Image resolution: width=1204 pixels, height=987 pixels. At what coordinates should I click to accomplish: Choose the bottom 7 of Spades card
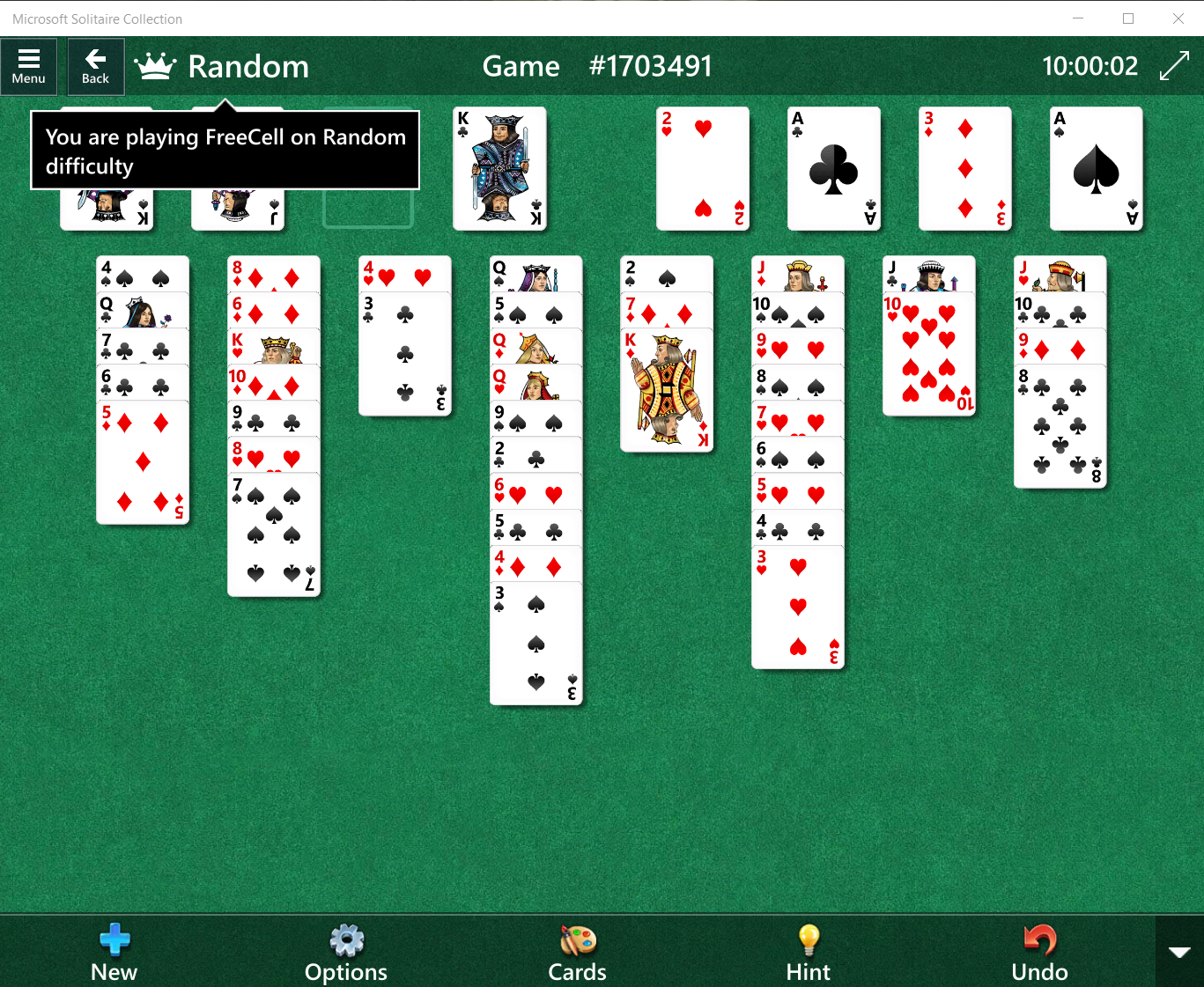(274, 535)
